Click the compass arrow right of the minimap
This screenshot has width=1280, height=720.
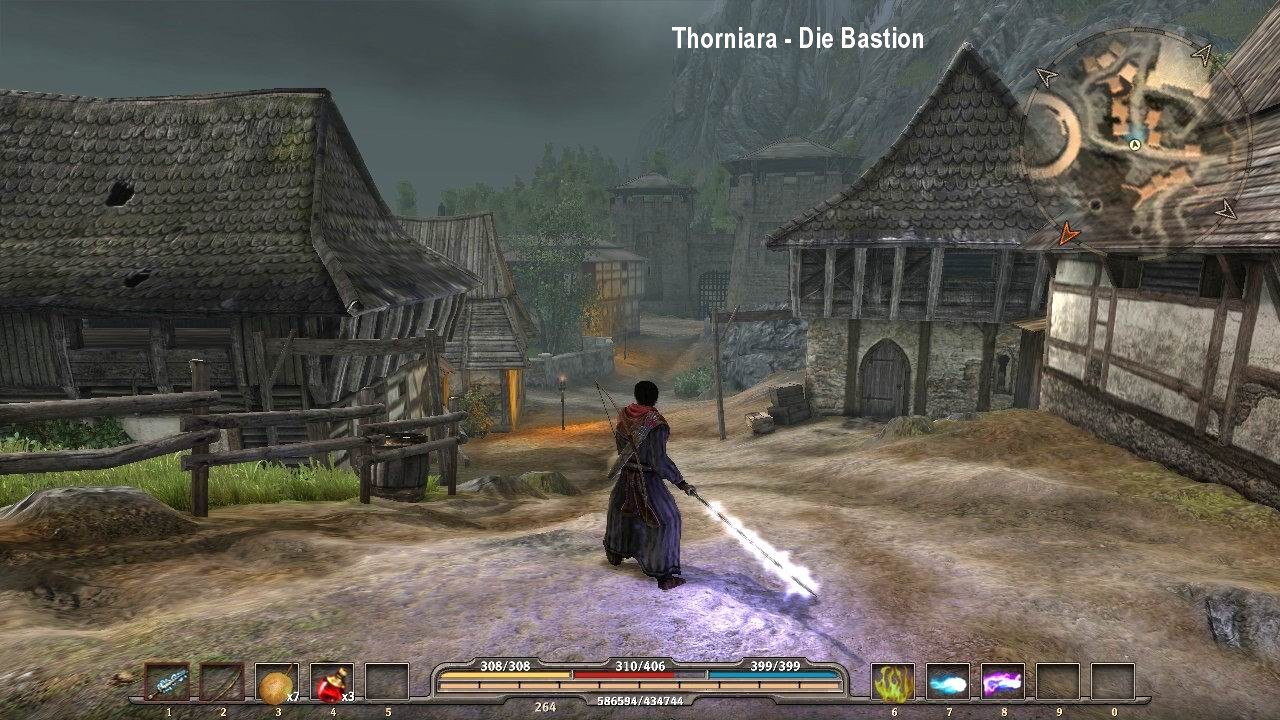(1225, 212)
